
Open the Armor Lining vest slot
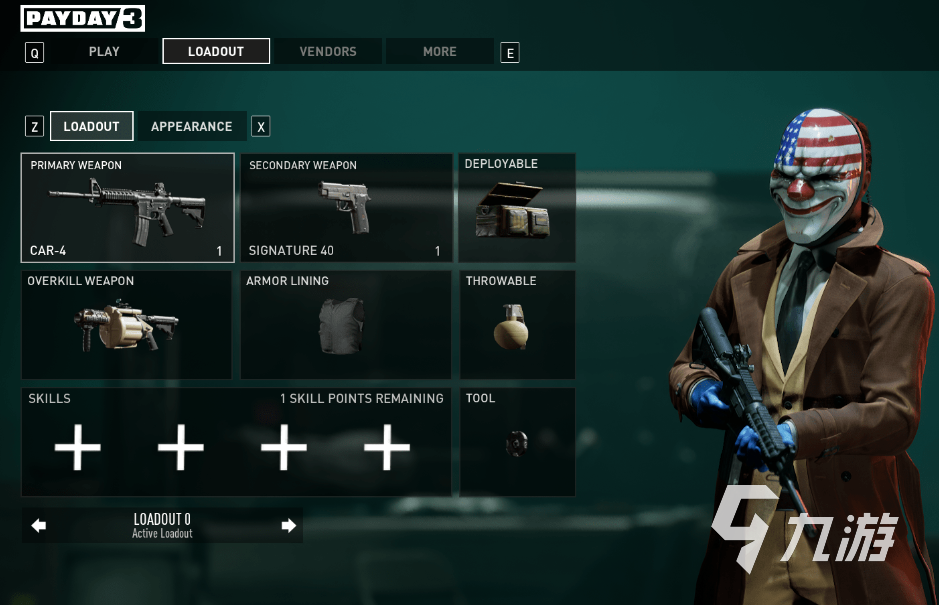click(345, 325)
